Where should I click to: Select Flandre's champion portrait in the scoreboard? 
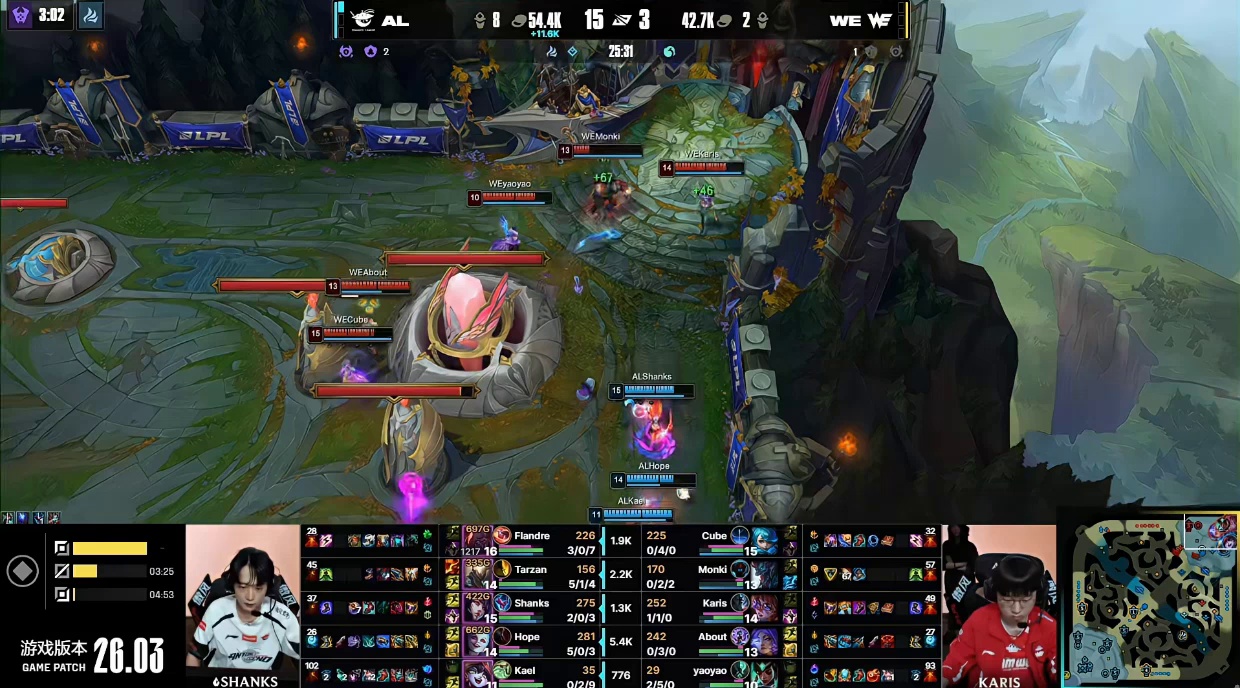[479, 541]
